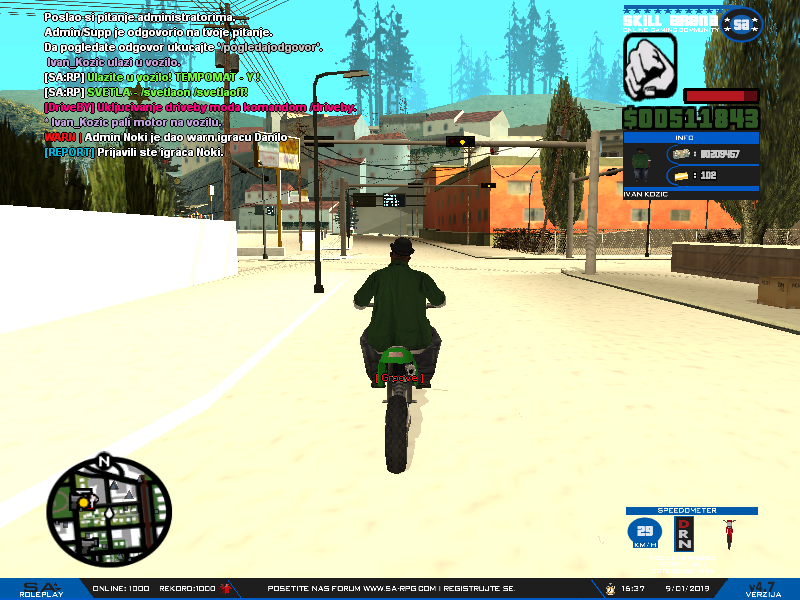Click the v4.7 Verzija label
This screenshot has height=600, width=800.
coord(764,588)
